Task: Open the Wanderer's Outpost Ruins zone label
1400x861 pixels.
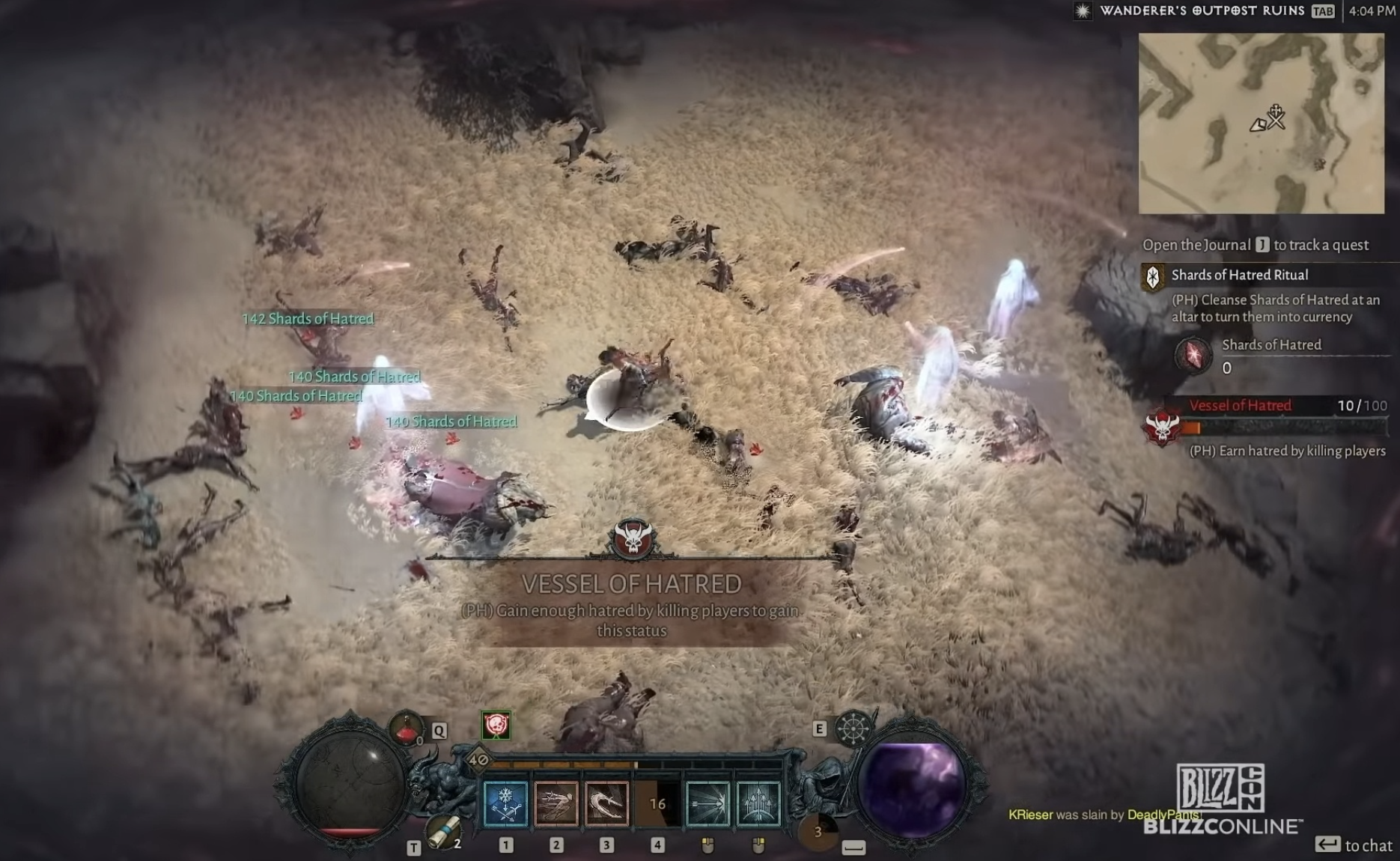Action: [x=1202, y=11]
